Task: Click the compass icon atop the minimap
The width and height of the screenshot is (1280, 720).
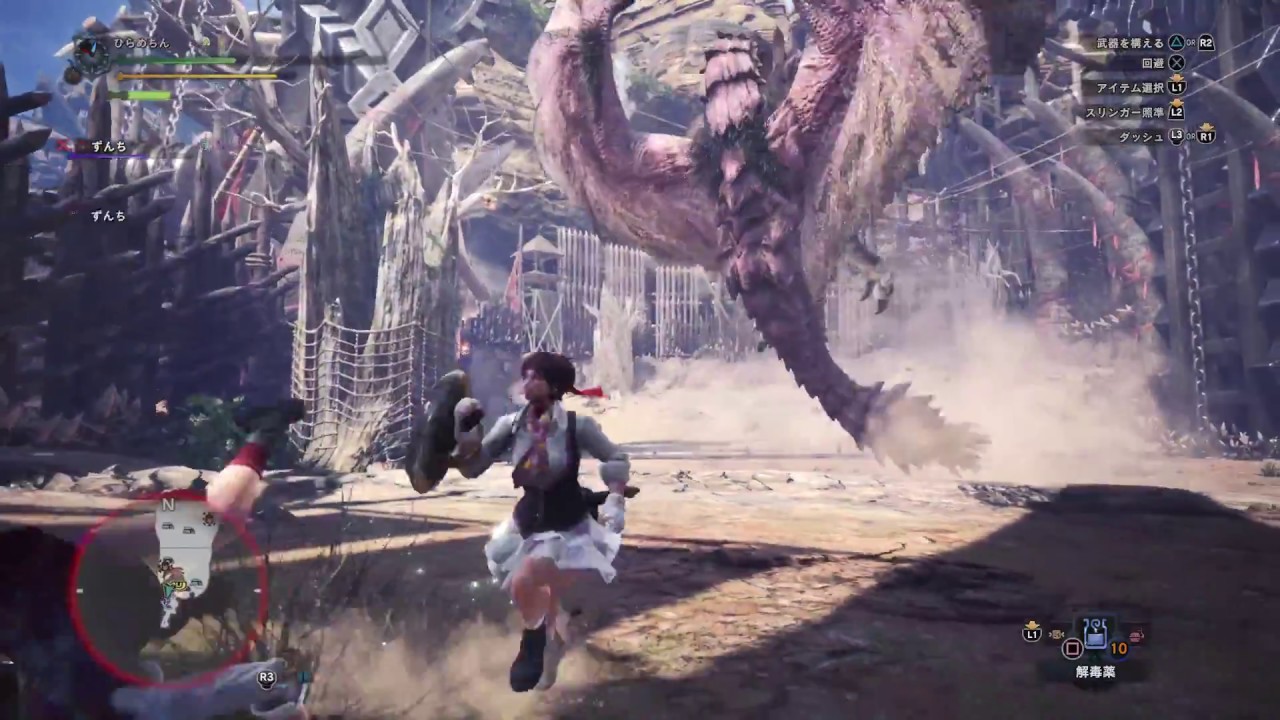Action: tap(168, 506)
